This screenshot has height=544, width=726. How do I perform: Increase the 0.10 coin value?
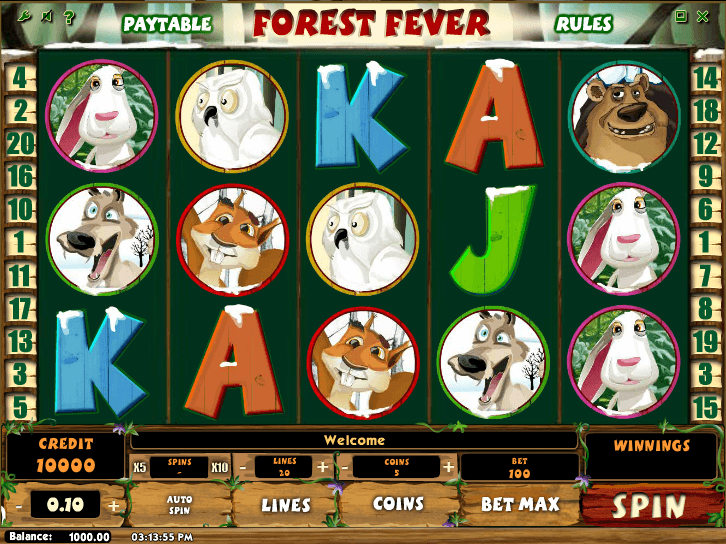[x=114, y=506]
